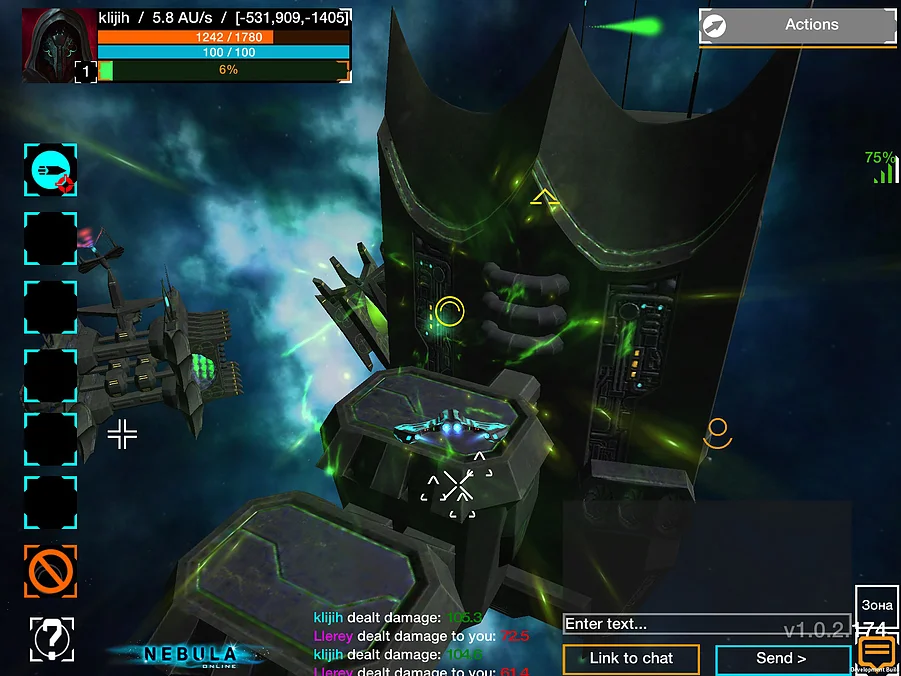Activate the missile weapon ability slot

tap(50, 170)
